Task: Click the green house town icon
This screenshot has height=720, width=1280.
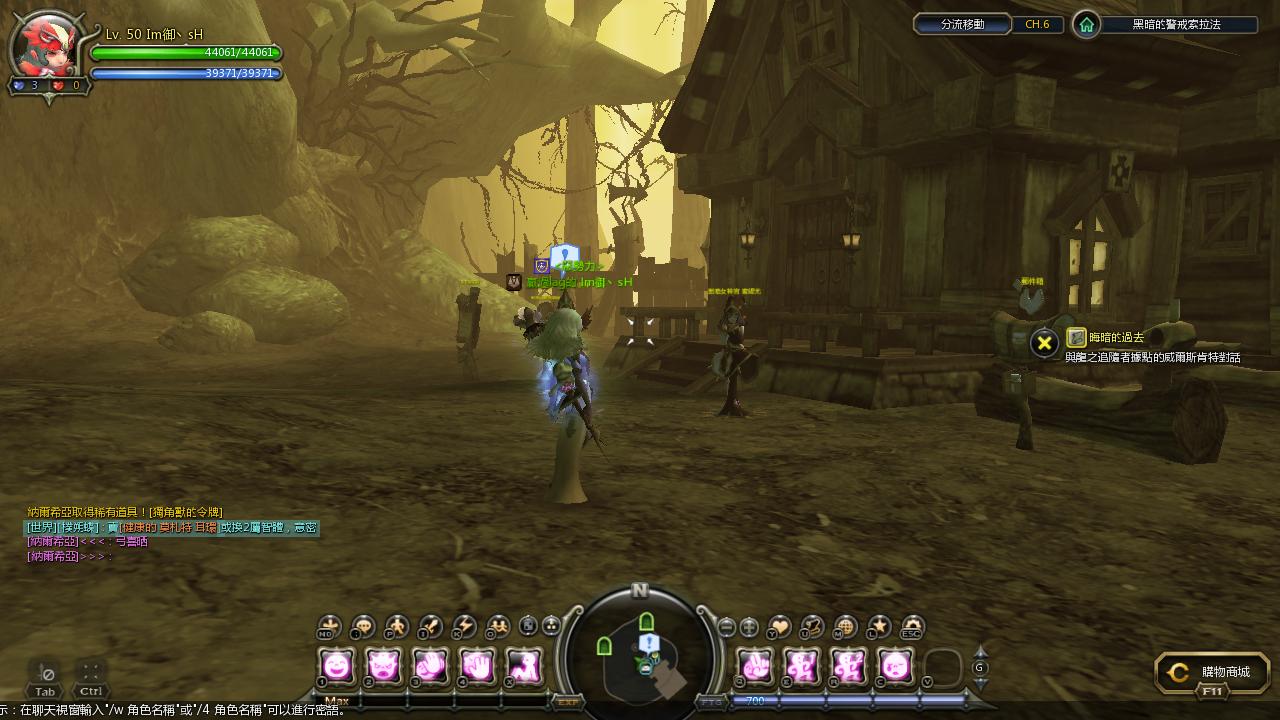Action: point(1086,25)
